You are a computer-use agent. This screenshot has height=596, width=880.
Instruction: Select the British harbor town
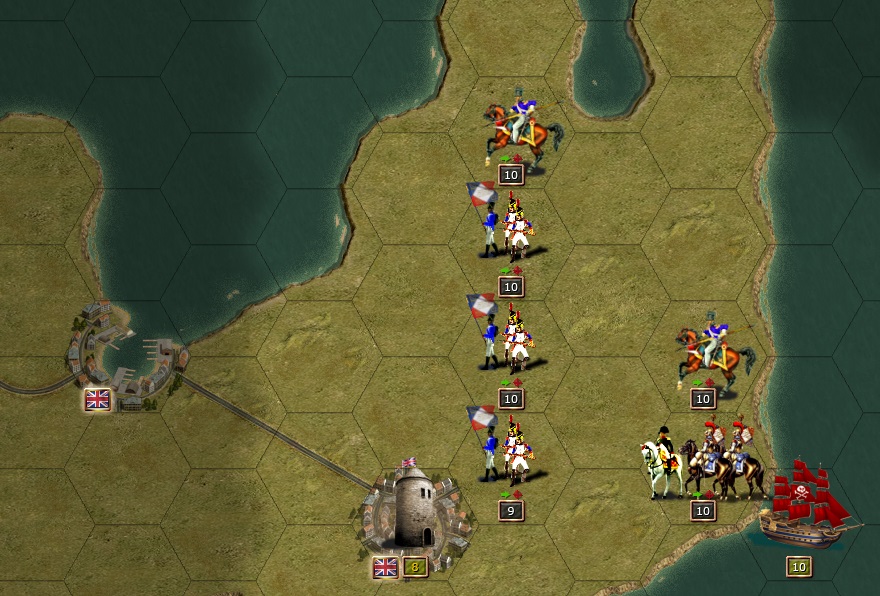click(x=120, y=350)
